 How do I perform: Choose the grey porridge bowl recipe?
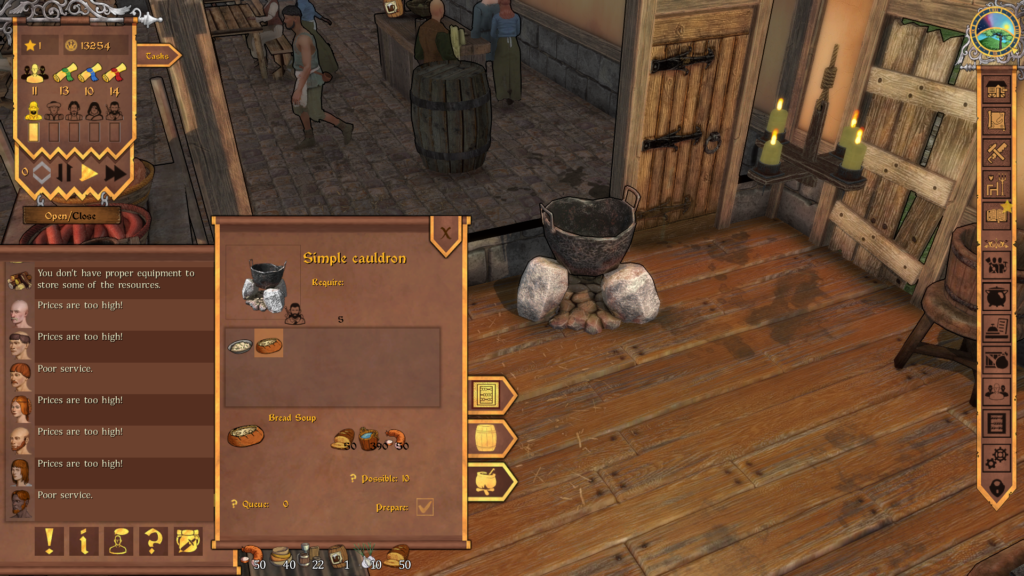(x=240, y=345)
